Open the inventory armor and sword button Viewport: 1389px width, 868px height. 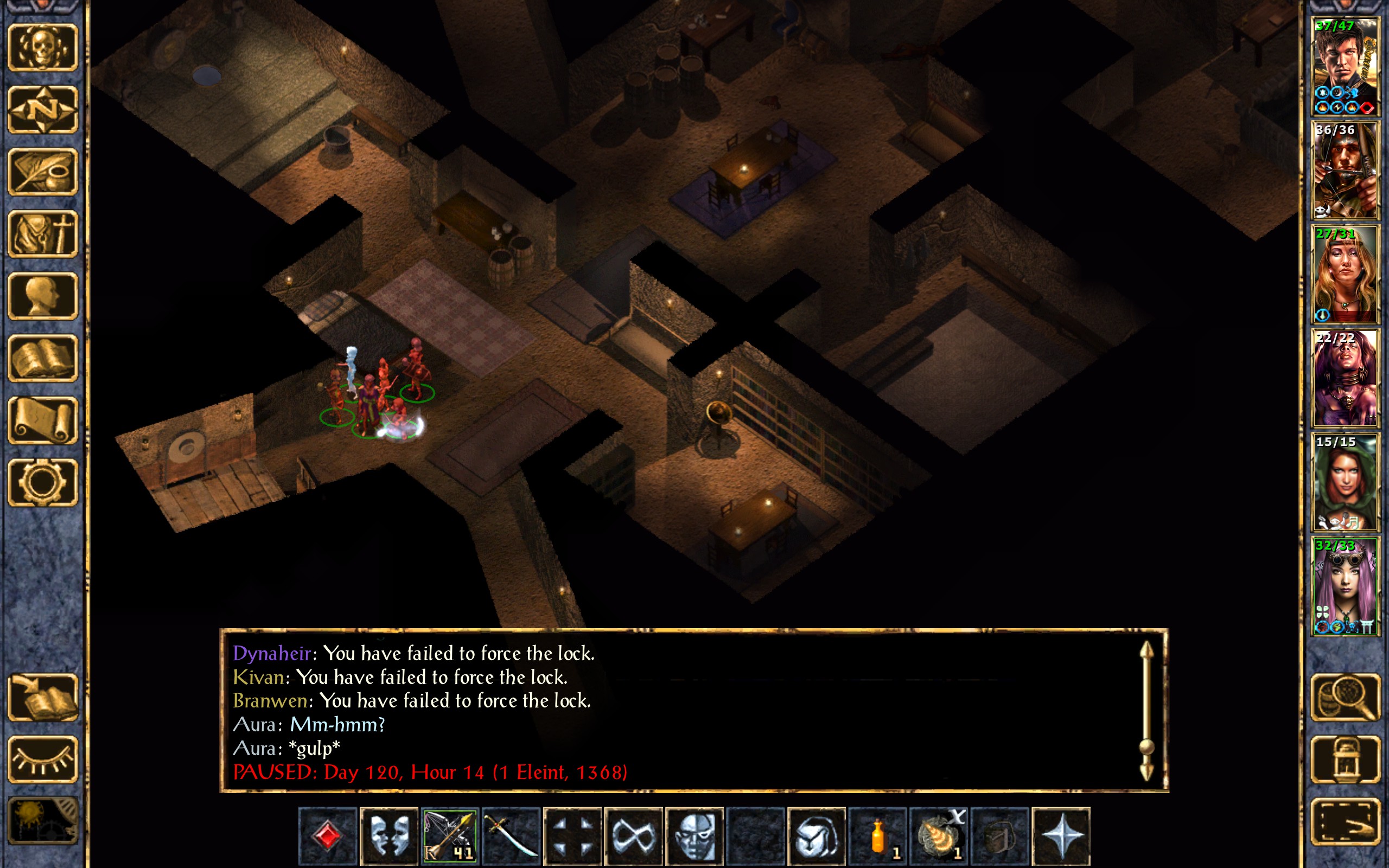pyautogui.click(x=42, y=234)
